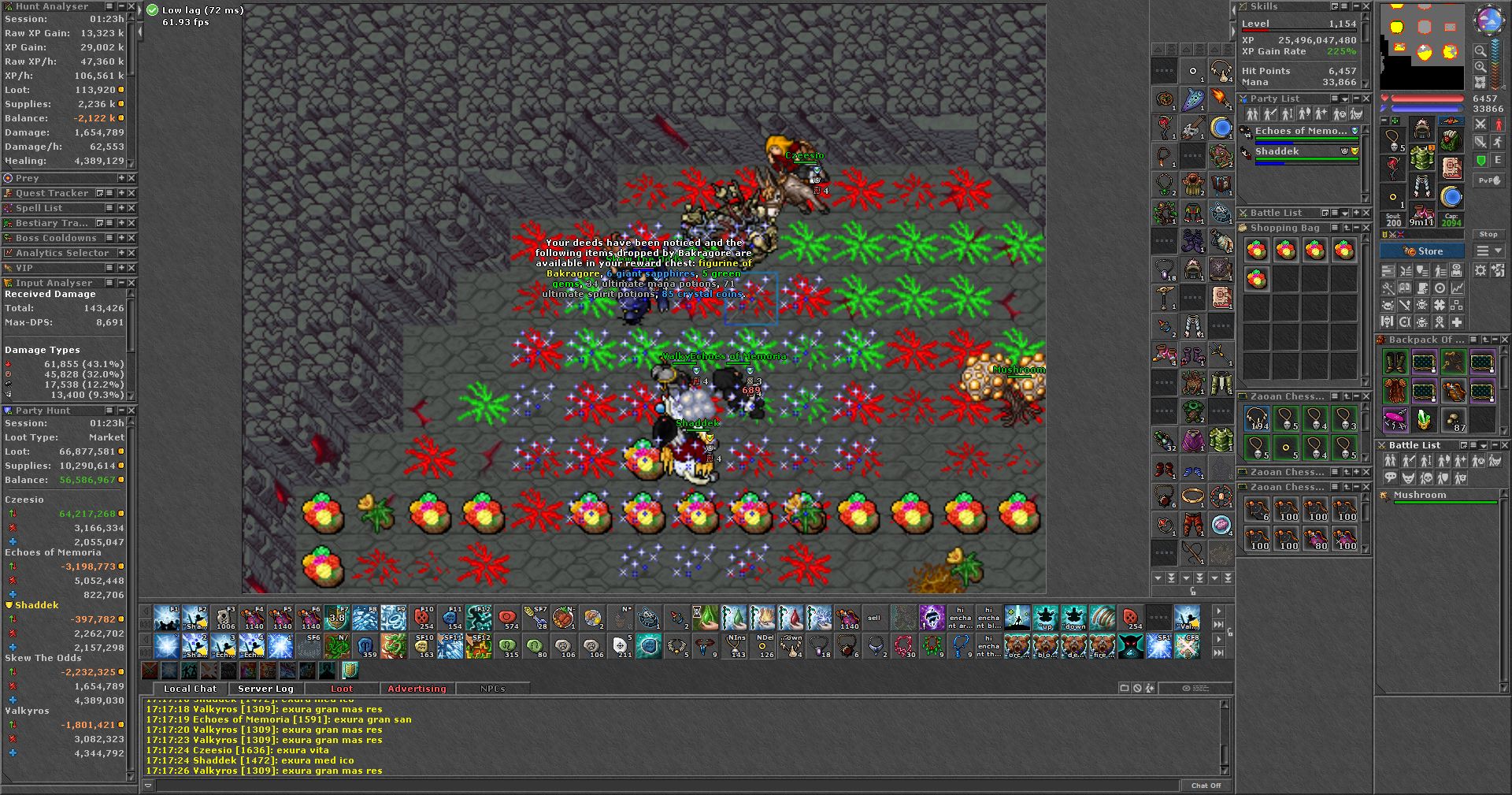This screenshot has width=1512, height=795.
Task: Select the necklace stack of 194
Action: 1257,419
